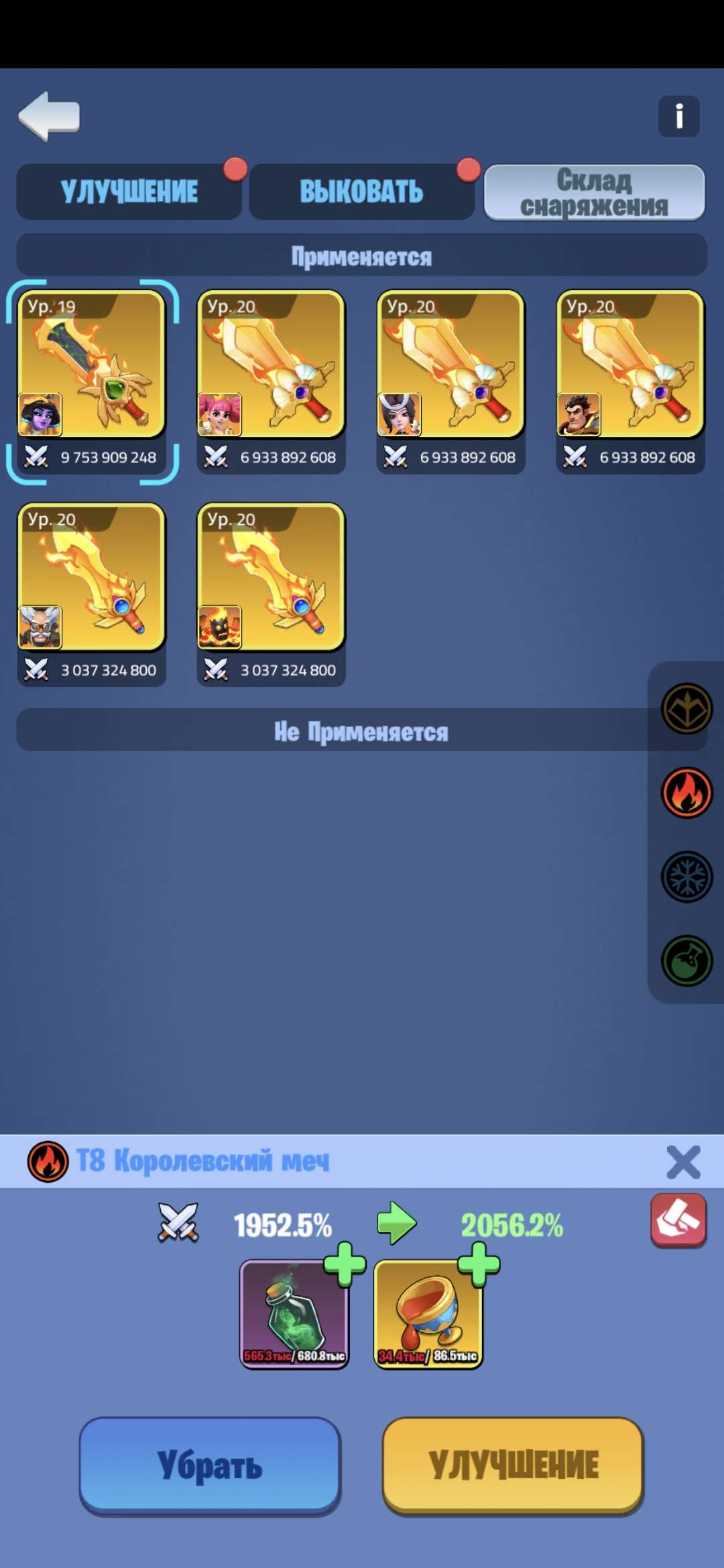Filter by the fire element icon
The width and height of the screenshot is (724, 1568).
[686, 793]
